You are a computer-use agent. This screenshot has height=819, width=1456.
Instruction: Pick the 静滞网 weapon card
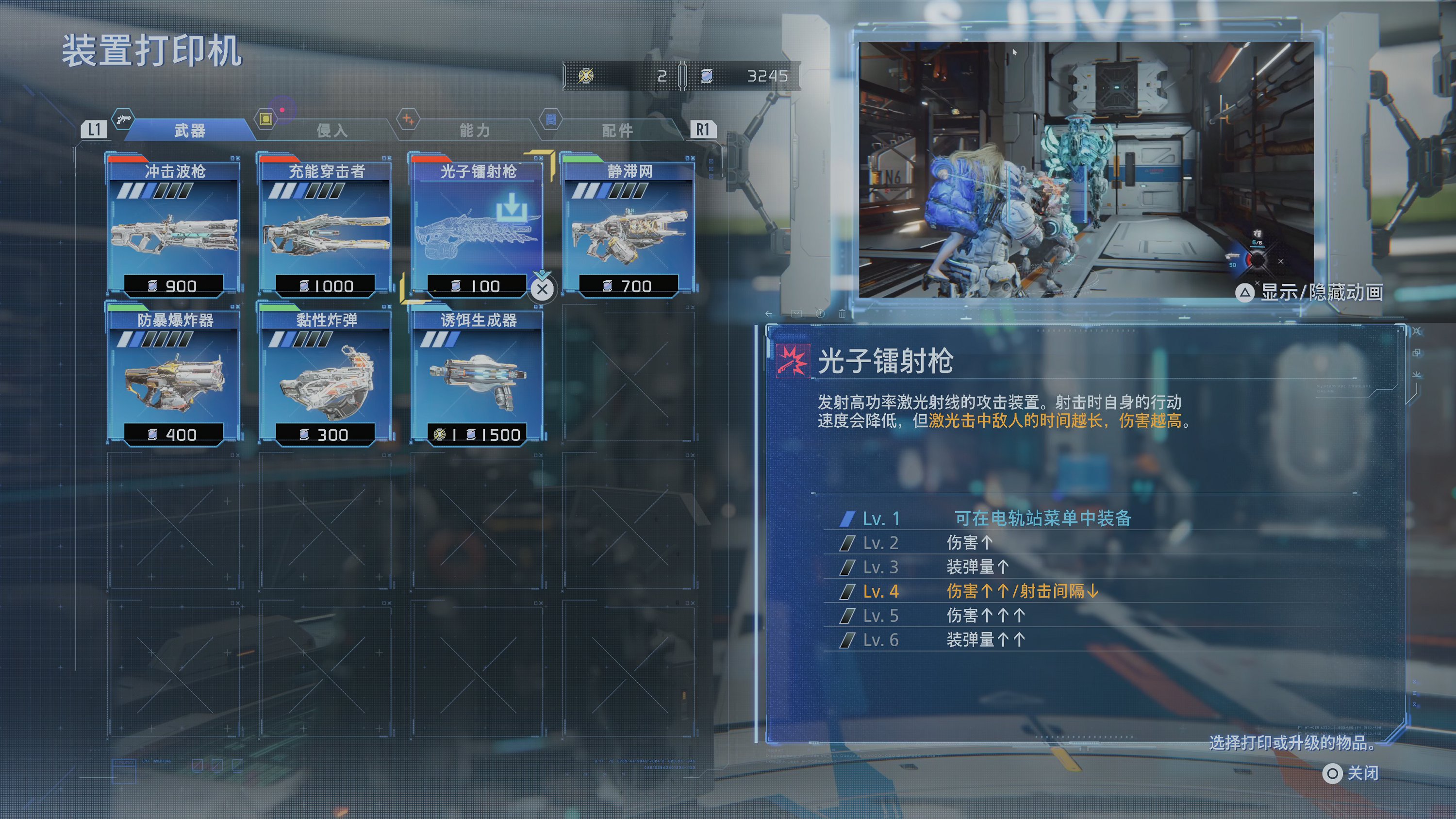pos(629,226)
